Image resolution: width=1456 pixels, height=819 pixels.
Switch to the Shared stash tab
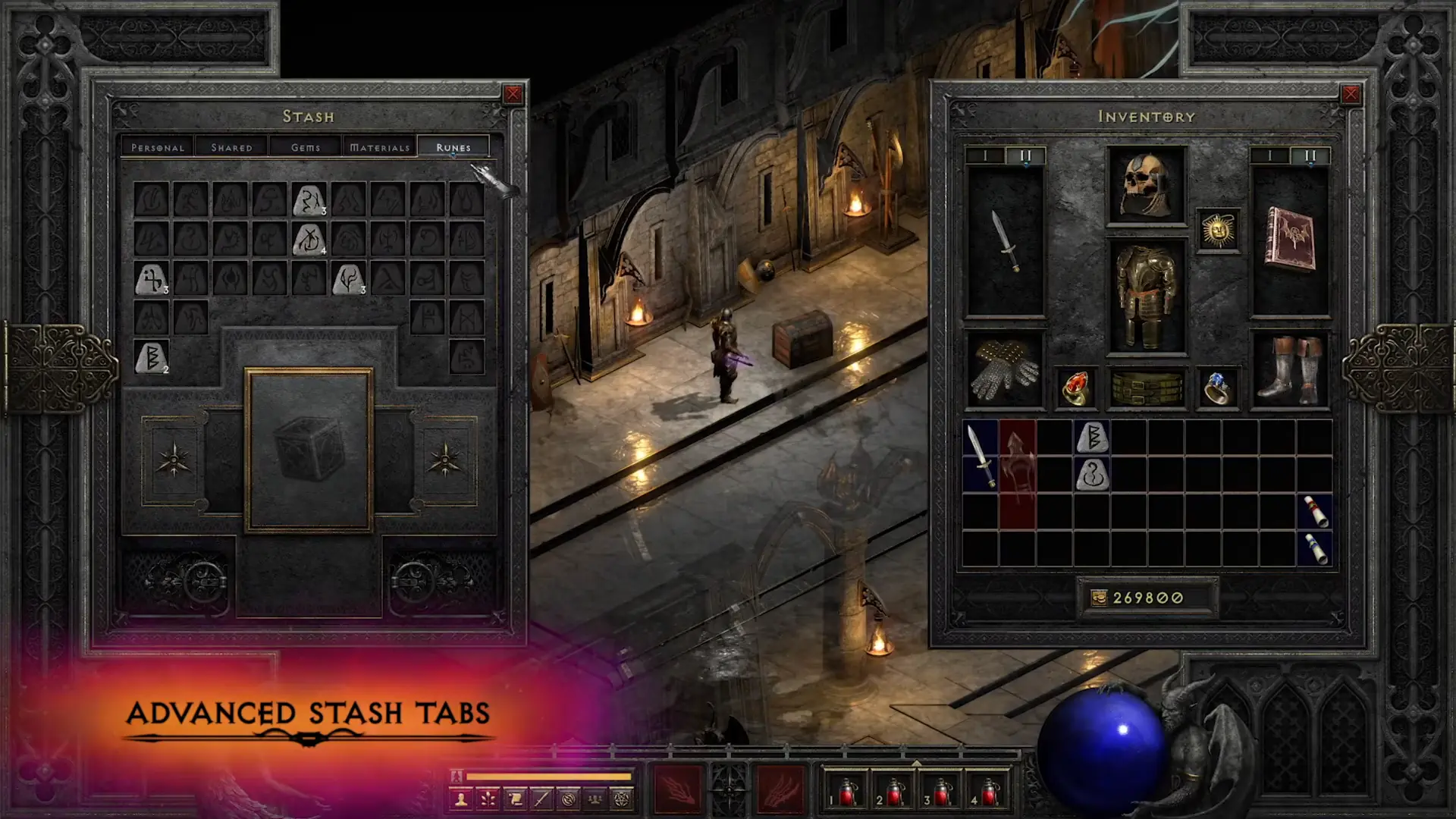(x=231, y=147)
